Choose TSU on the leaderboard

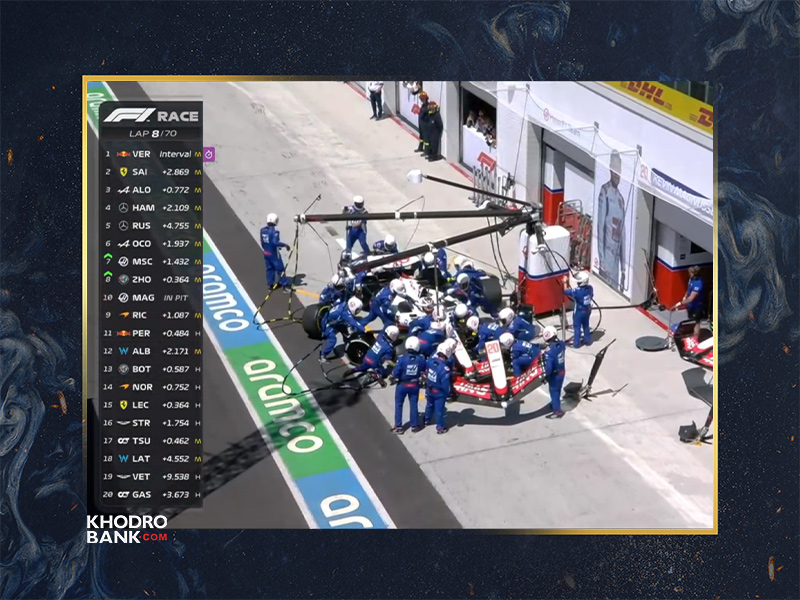coord(150,440)
